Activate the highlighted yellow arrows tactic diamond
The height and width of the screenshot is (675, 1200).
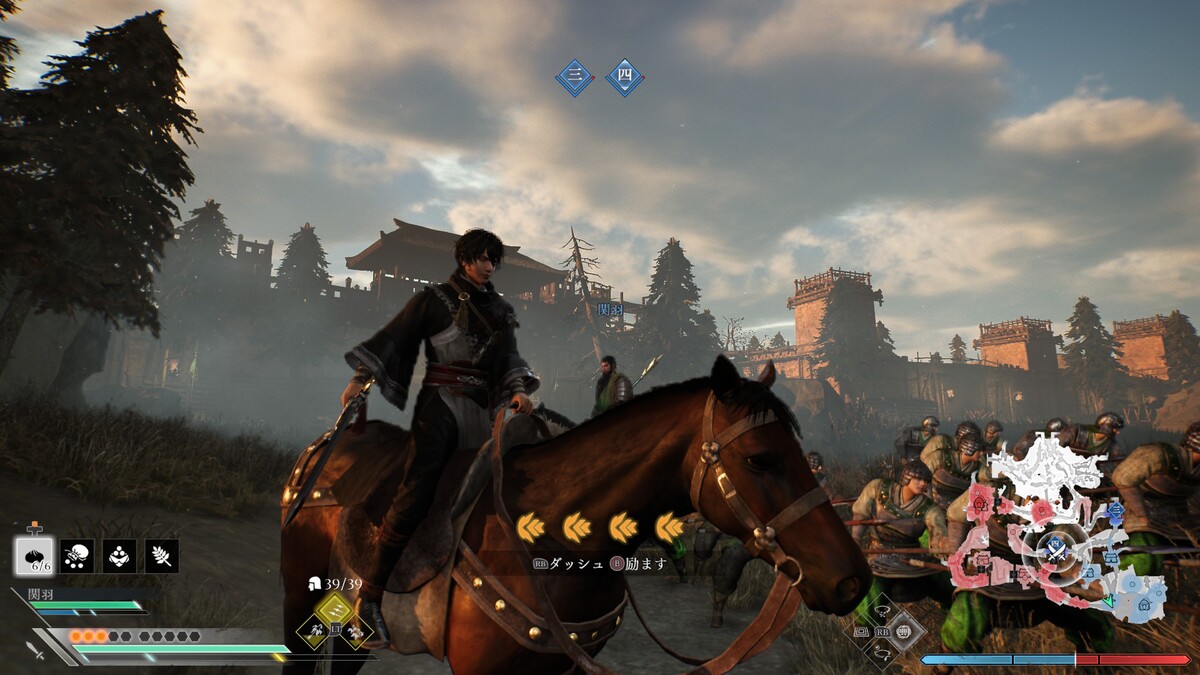(335, 610)
